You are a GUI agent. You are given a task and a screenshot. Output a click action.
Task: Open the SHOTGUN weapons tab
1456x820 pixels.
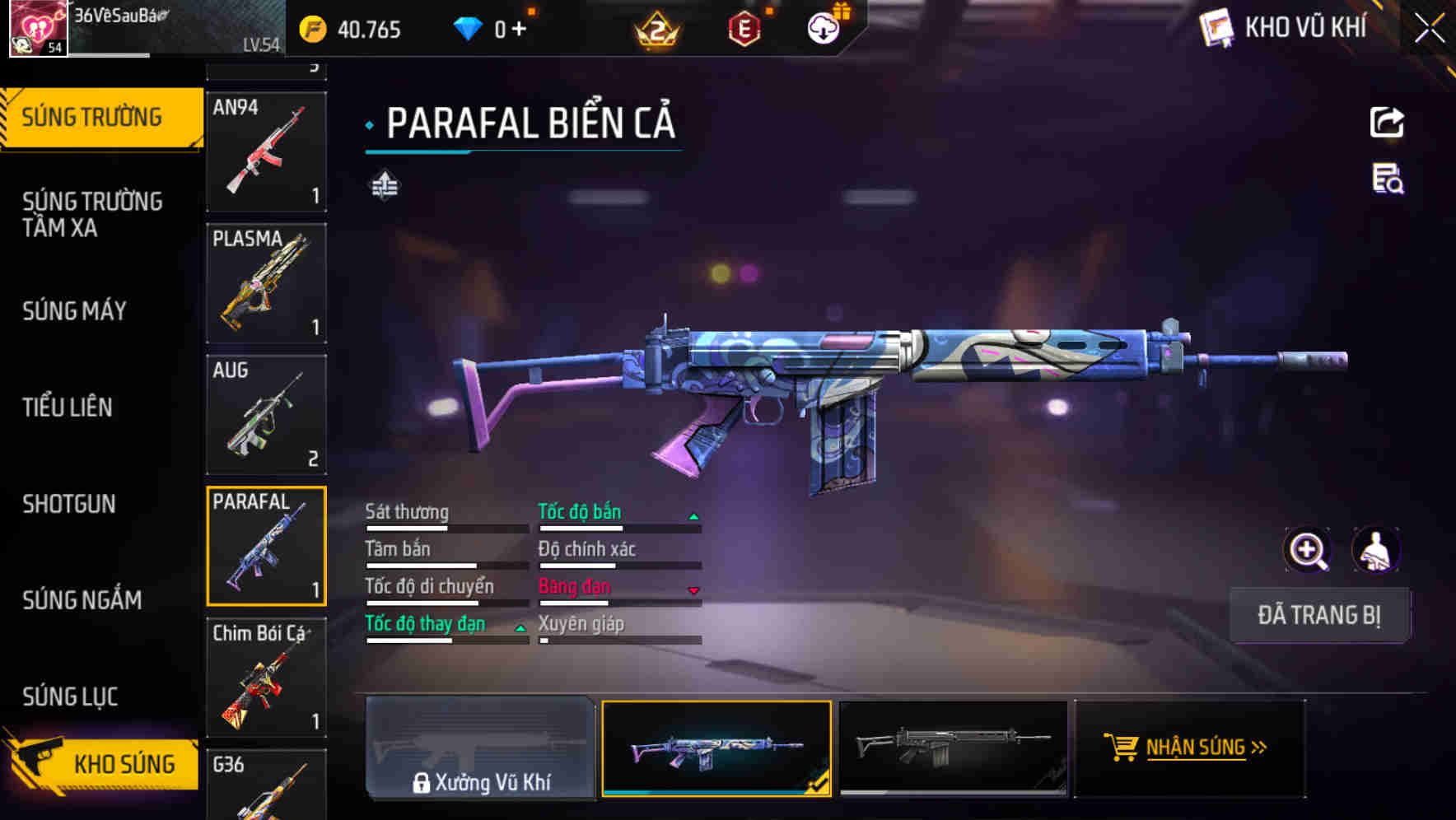click(x=69, y=504)
